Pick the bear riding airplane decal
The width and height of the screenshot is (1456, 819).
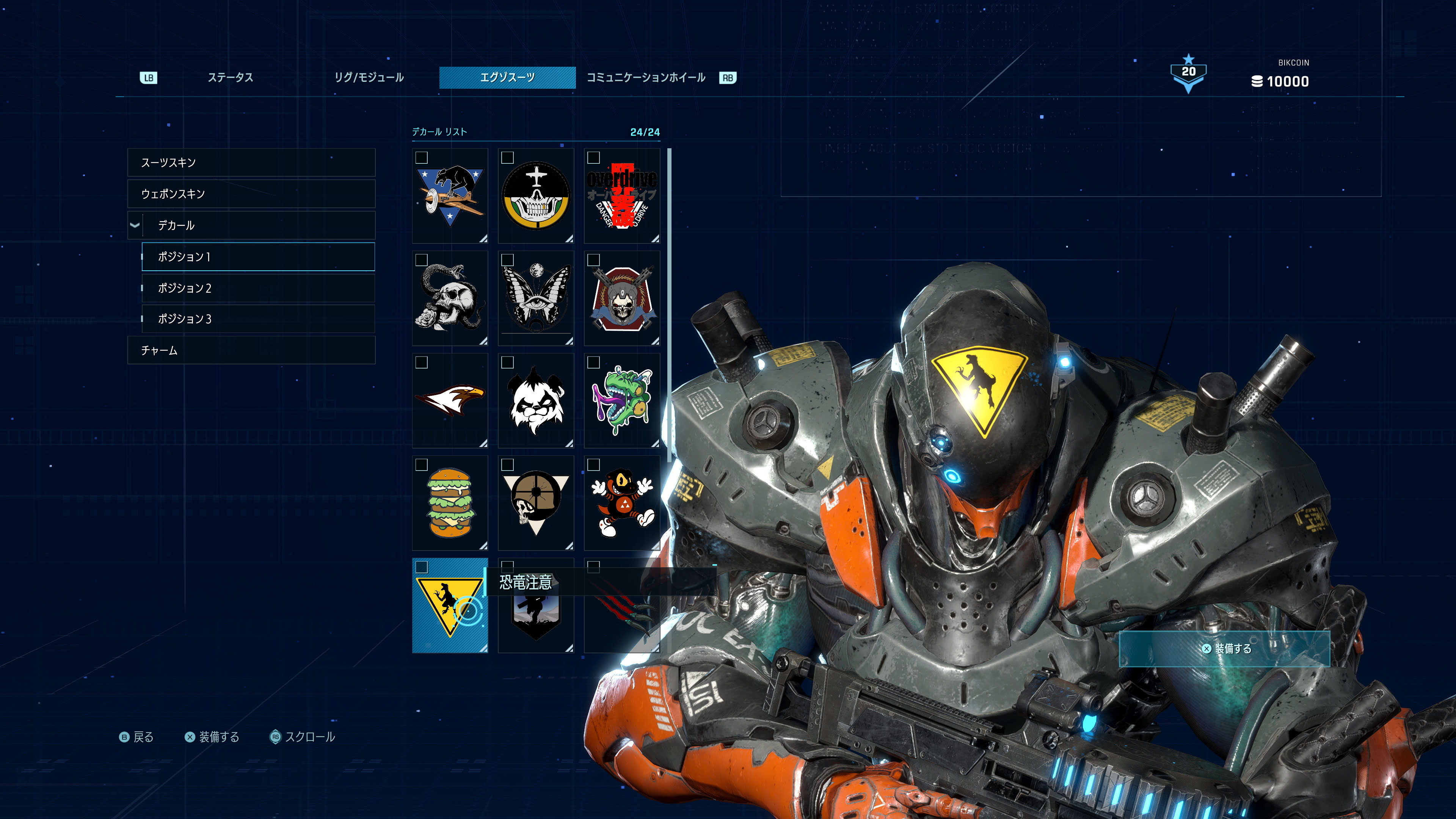450,196
